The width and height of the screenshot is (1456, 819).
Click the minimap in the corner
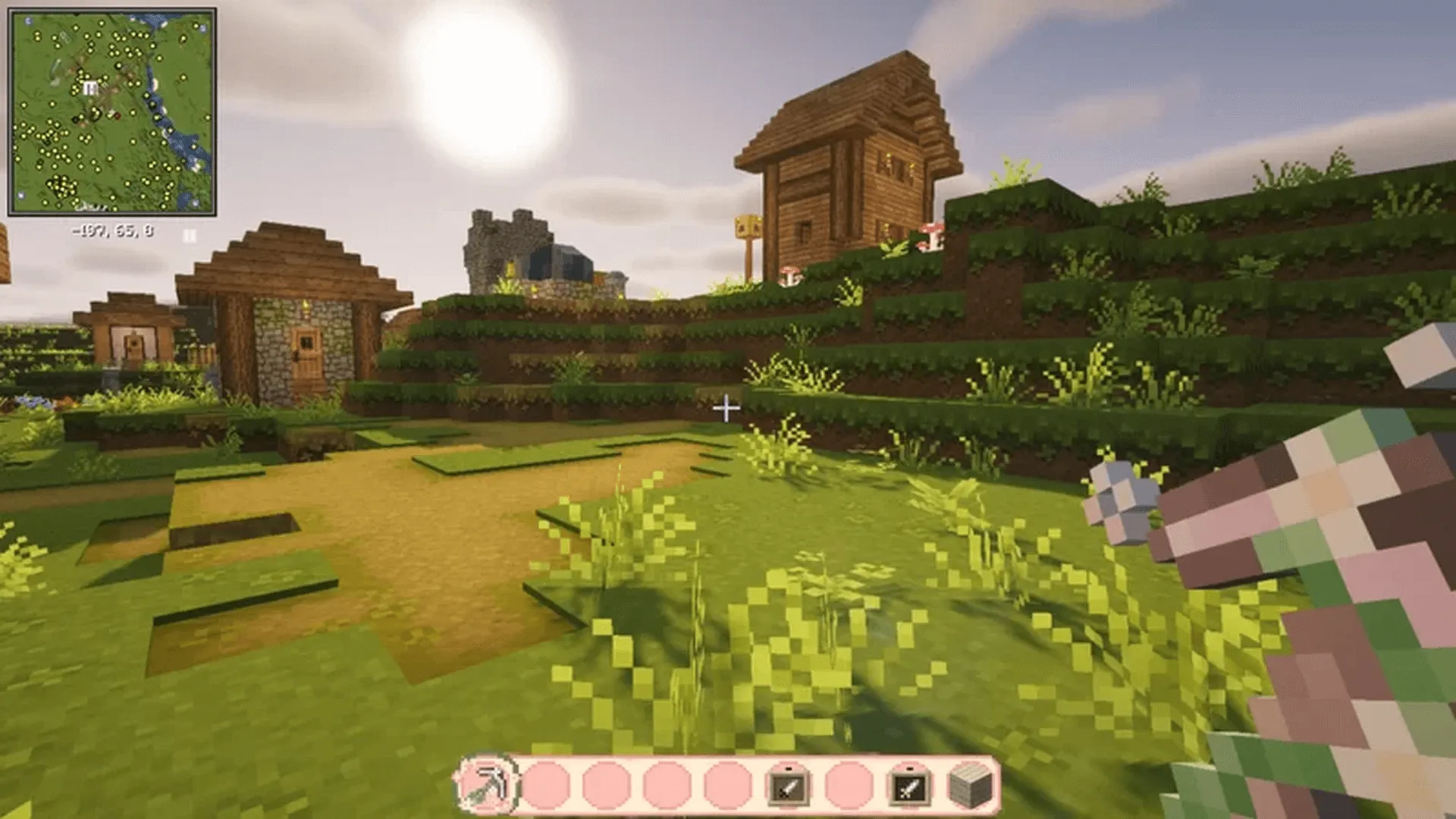pyautogui.click(x=112, y=112)
